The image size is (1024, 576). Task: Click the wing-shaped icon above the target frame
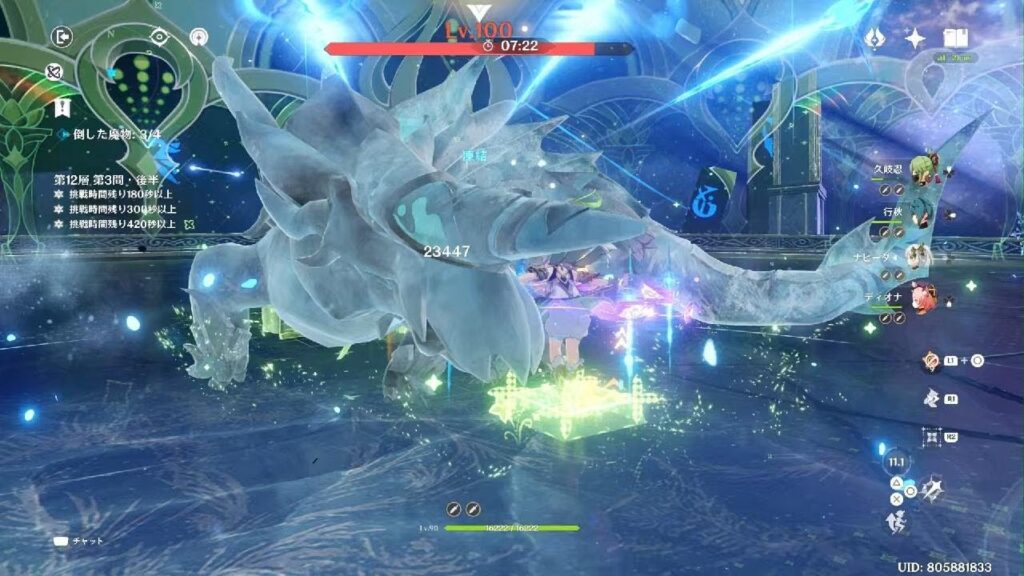coord(932,398)
